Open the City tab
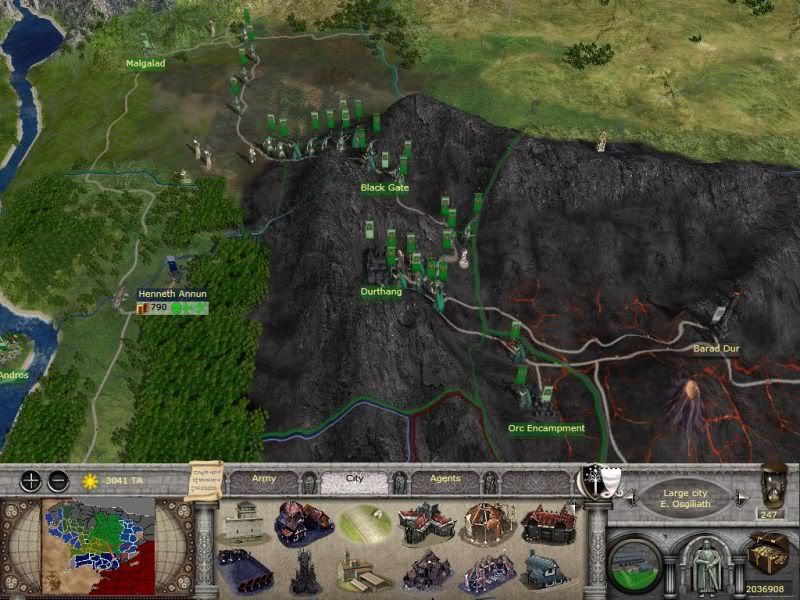The width and height of the screenshot is (800, 600). [x=353, y=479]
